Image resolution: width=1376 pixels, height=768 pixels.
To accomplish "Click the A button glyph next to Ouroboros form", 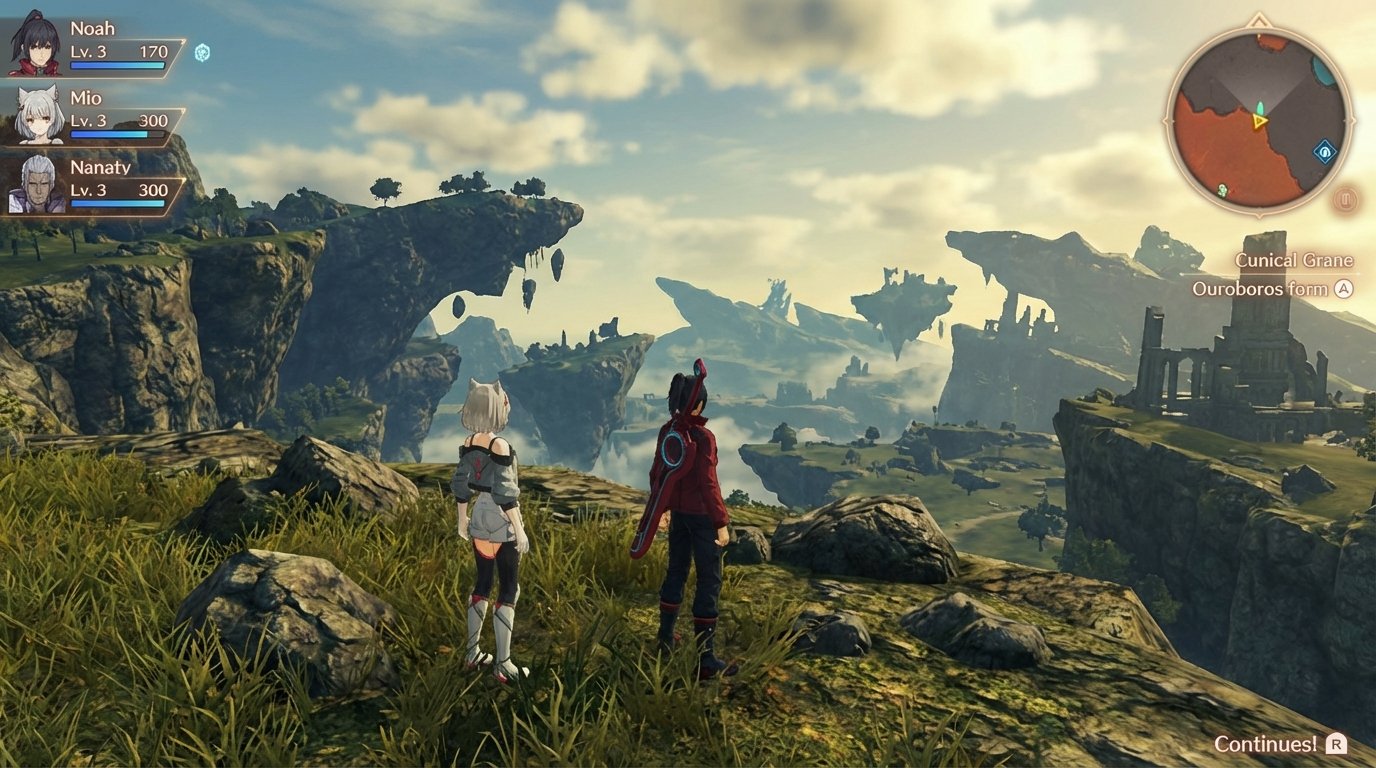I will click(x=1342, y=289).
